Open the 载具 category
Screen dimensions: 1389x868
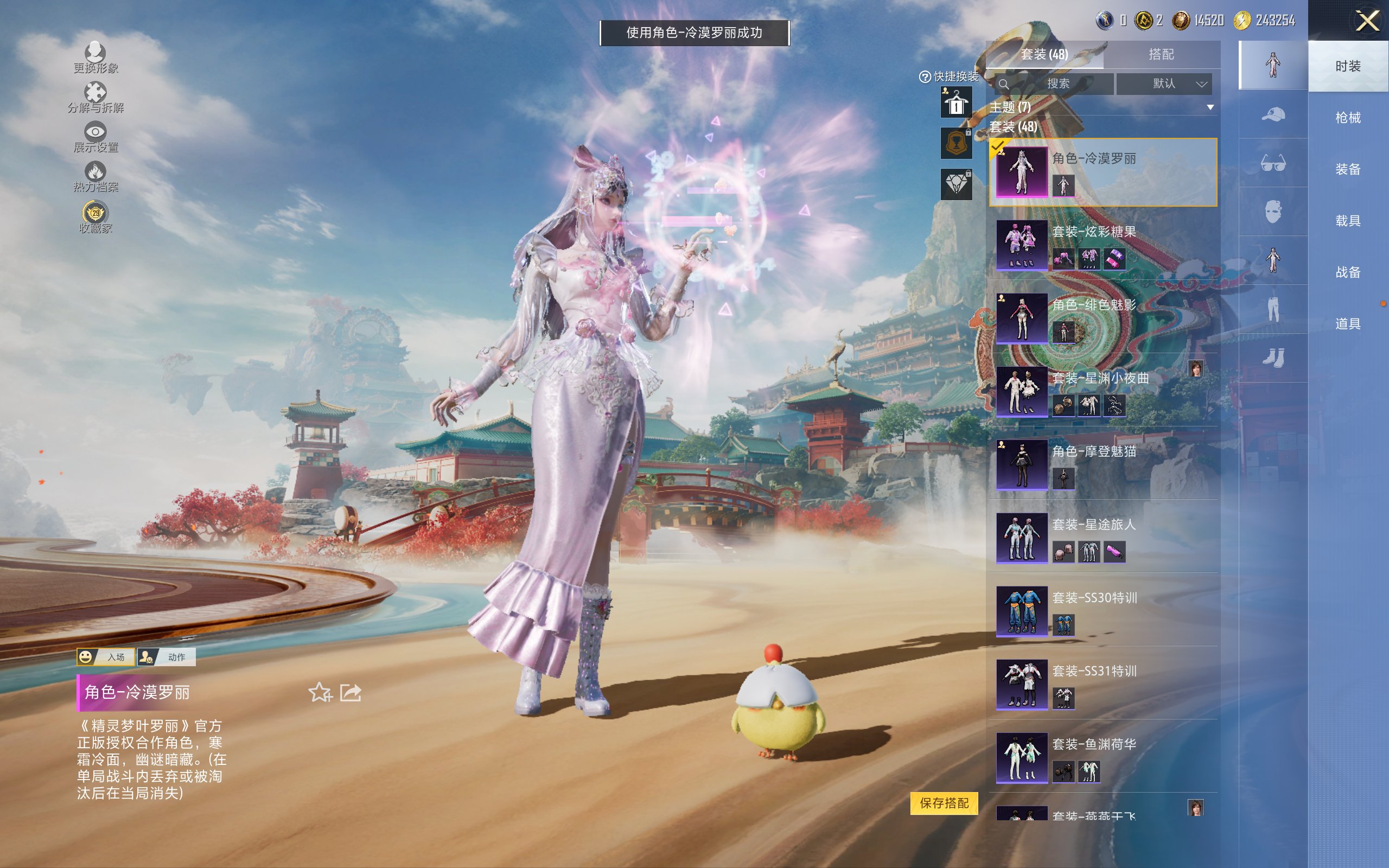click(1348, 220)
